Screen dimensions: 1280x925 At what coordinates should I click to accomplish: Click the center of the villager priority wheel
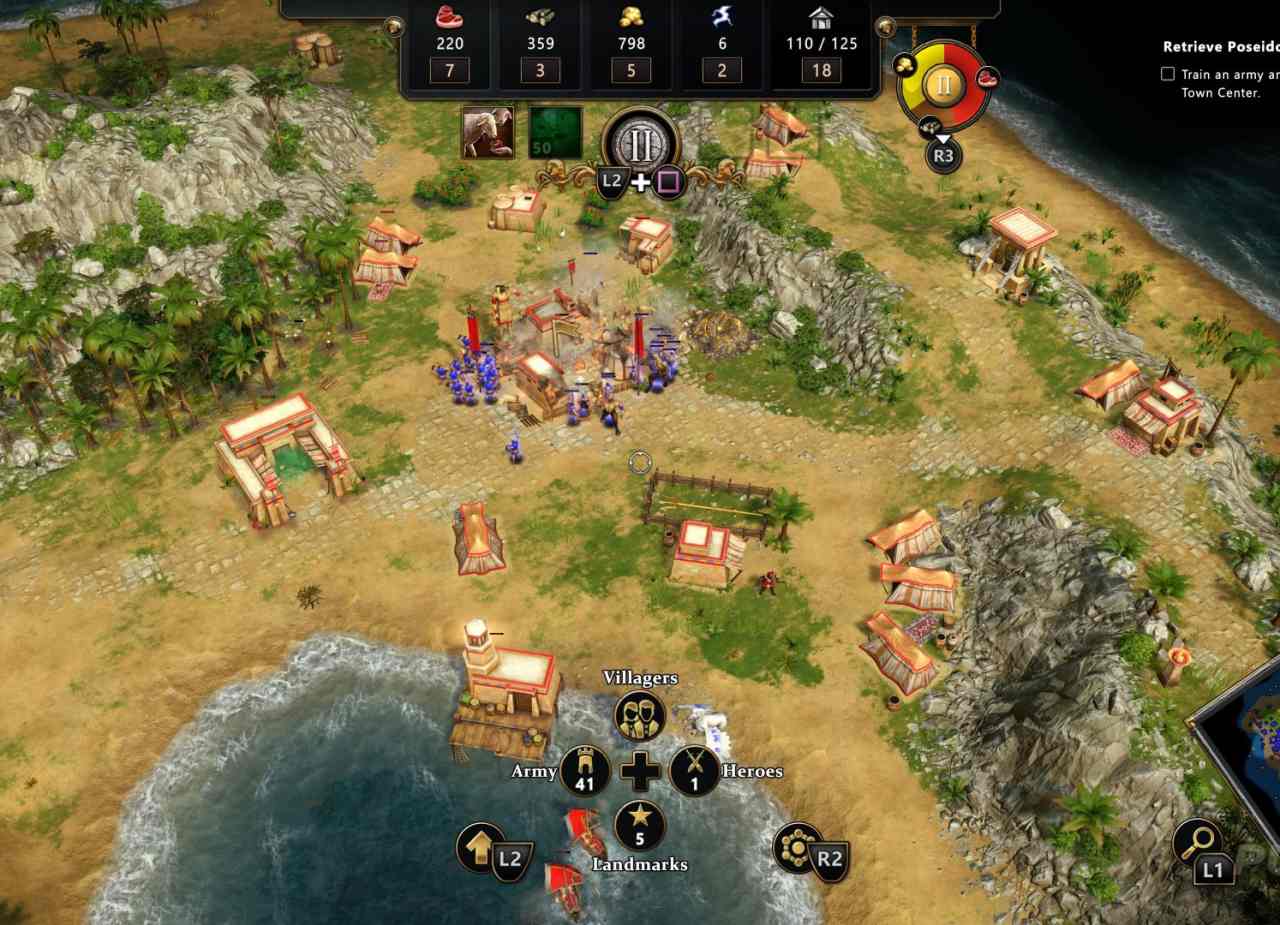[943, 85]
